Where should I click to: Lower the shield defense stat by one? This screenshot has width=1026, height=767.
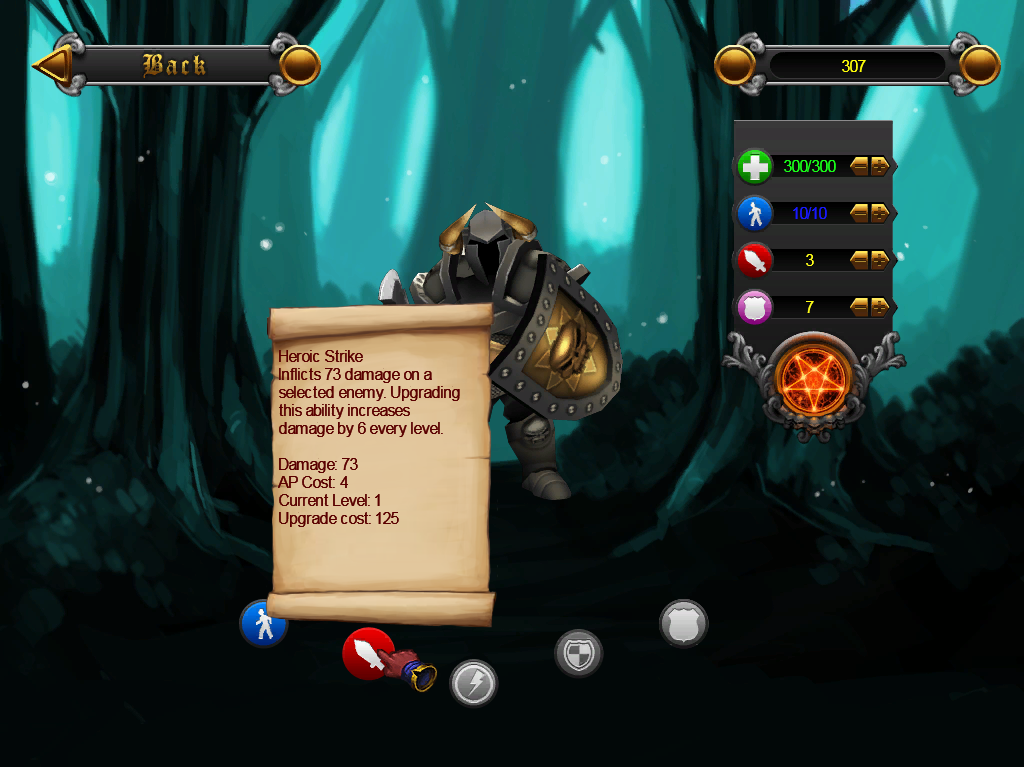pos(860,307)
